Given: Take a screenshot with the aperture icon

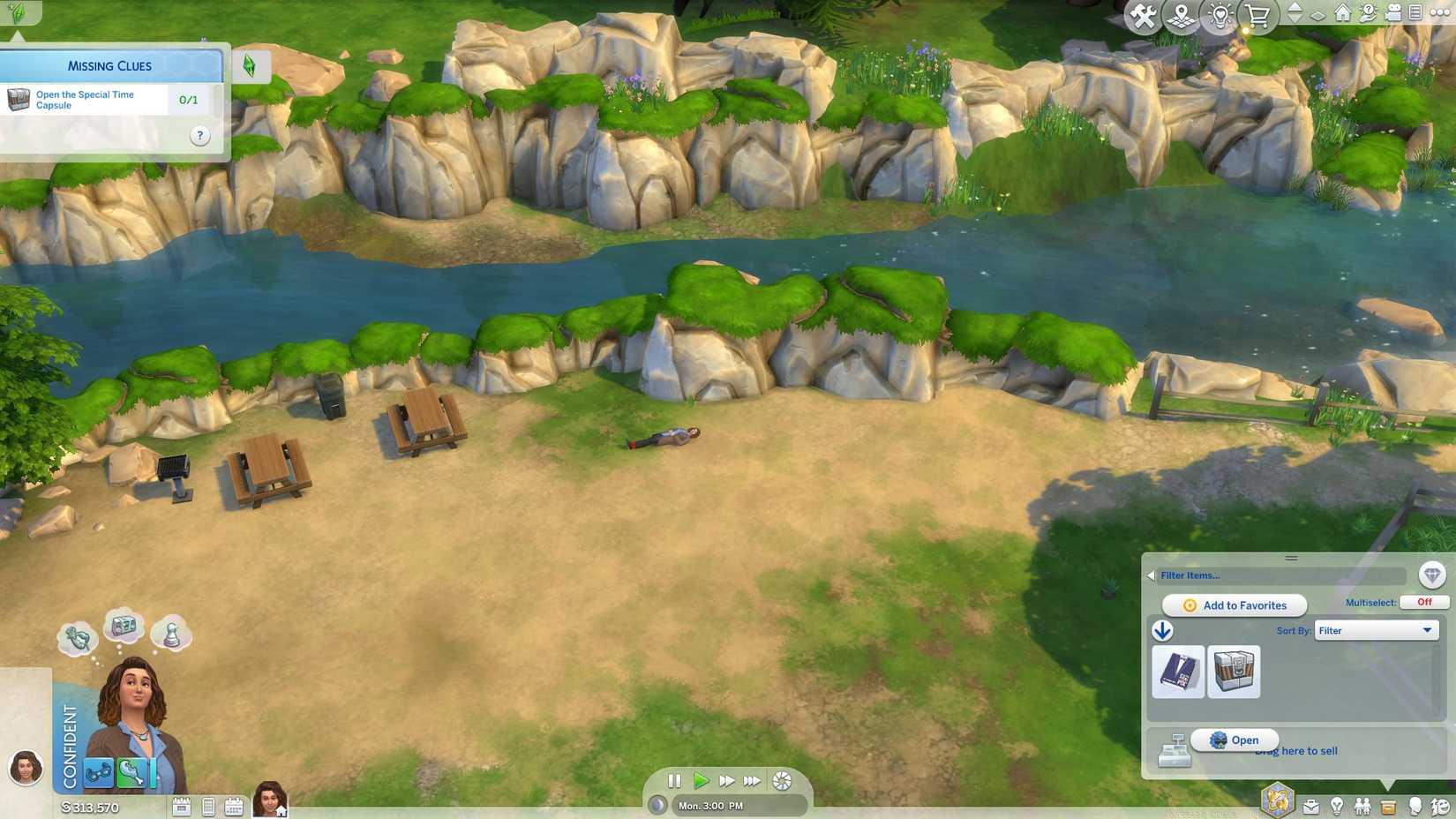Looking at the screenshot, I should (781, 780).
